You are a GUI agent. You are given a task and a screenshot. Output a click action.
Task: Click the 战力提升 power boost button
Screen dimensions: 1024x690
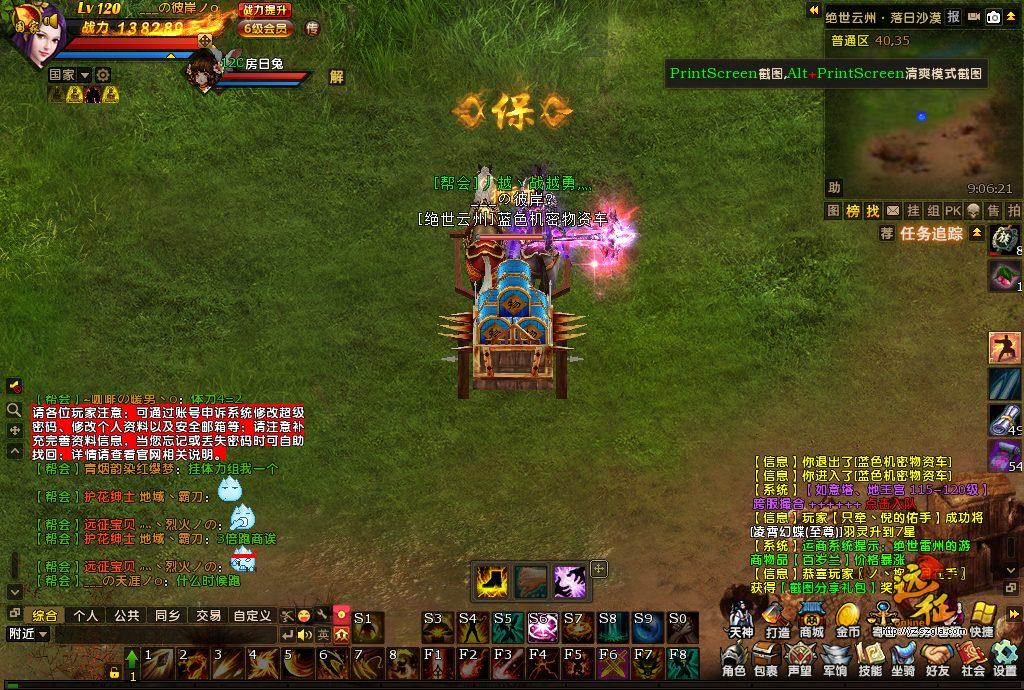(266, 10)
